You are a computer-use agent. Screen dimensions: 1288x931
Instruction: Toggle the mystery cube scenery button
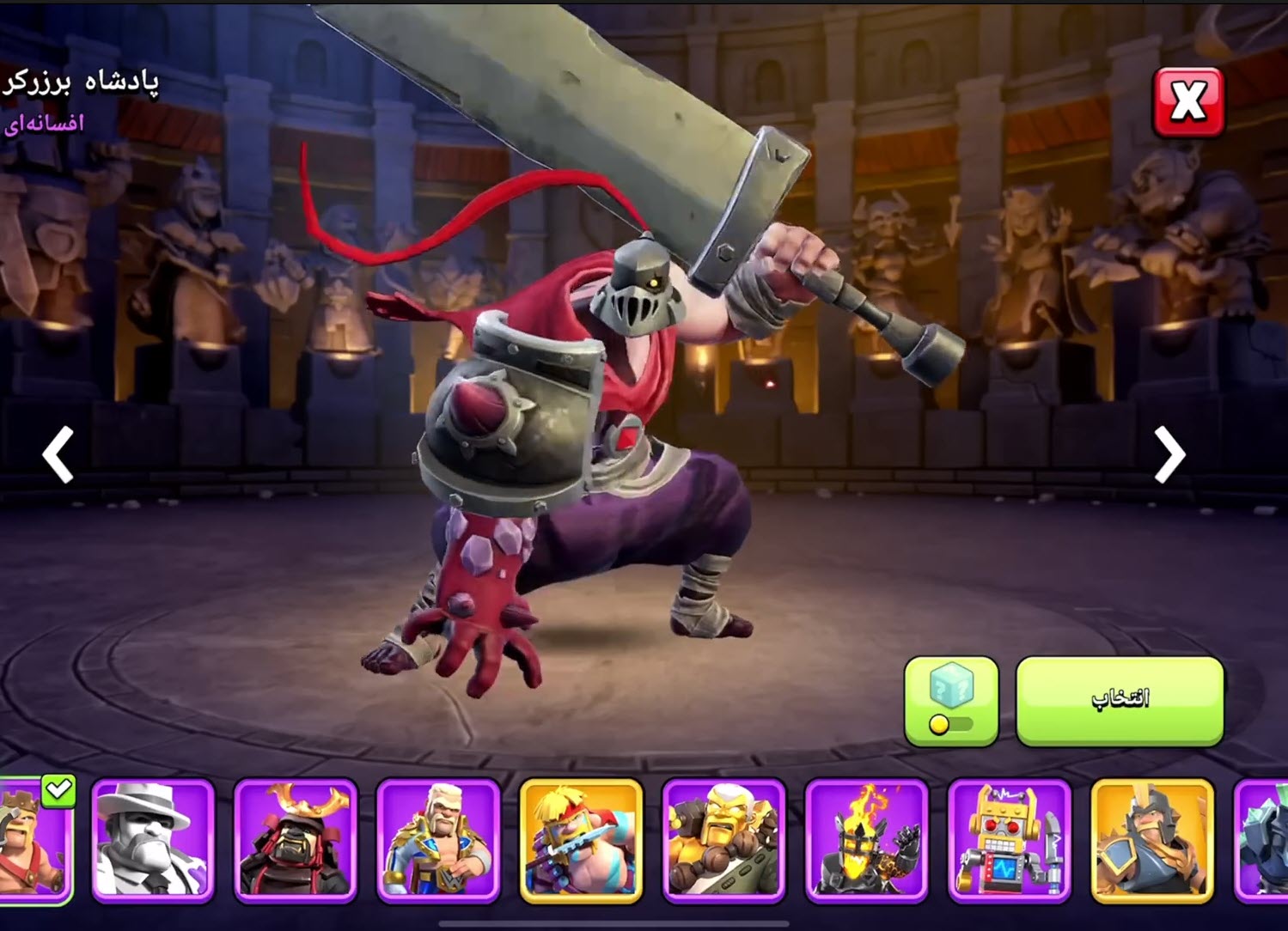pos(951,701)
